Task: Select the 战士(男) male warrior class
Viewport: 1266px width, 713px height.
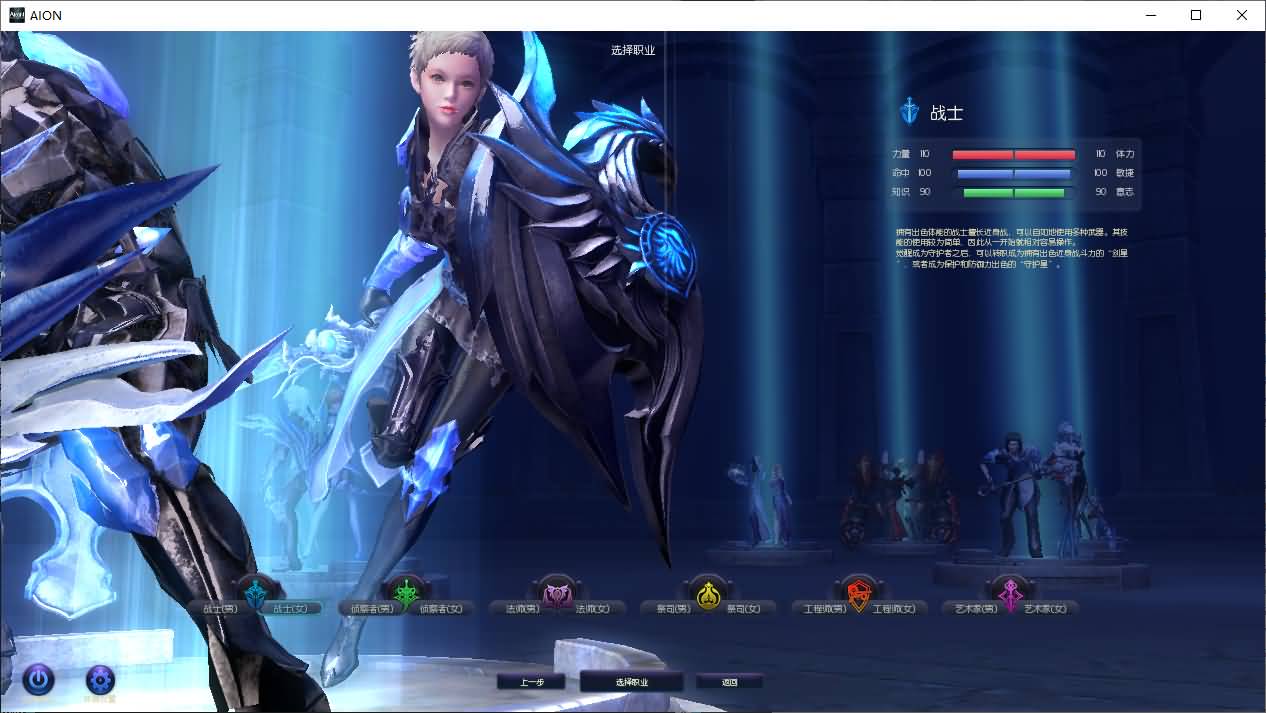Action: [x=219, y=608]
